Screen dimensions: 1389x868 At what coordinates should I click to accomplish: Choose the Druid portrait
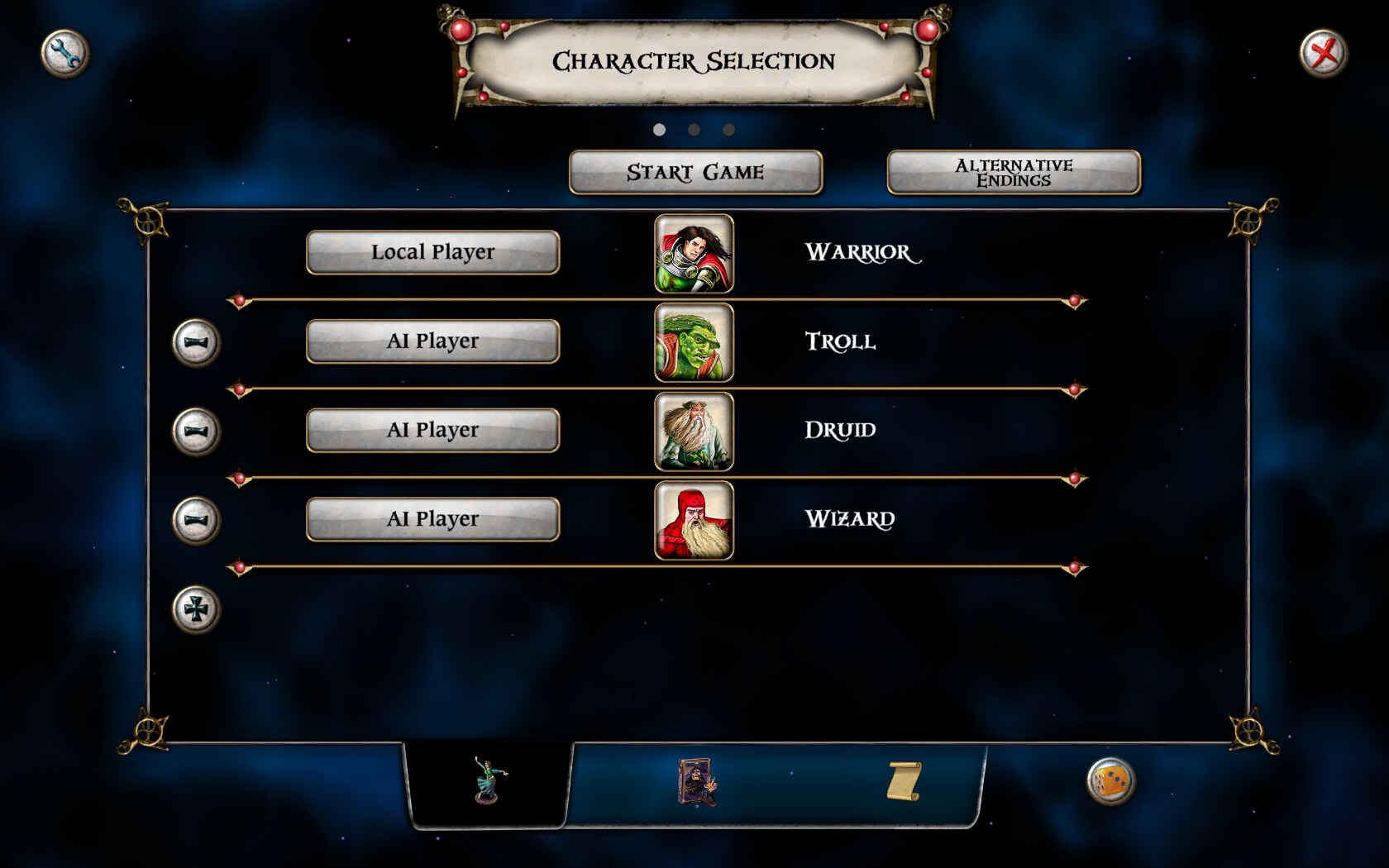(x=694, y=432)
